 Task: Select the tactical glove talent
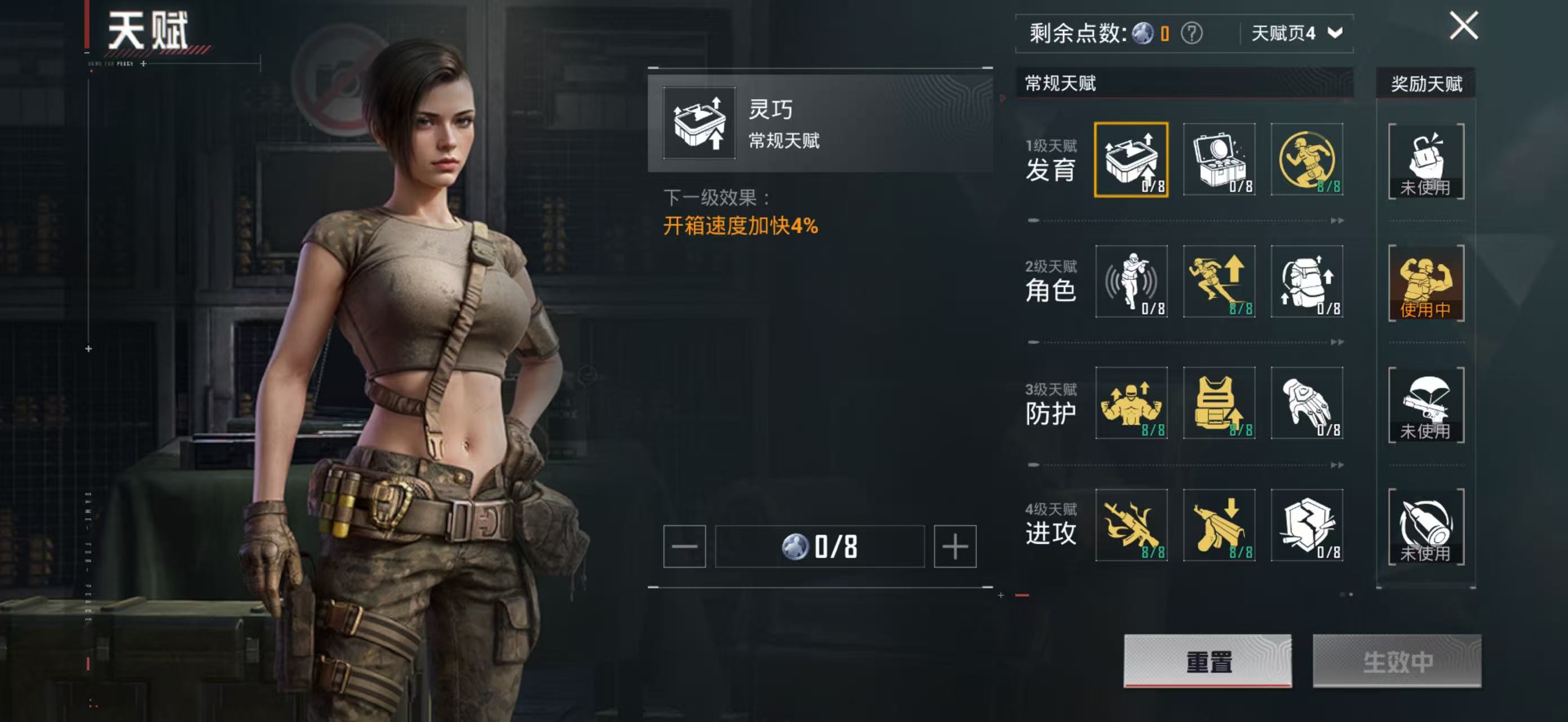[1306, 403]
